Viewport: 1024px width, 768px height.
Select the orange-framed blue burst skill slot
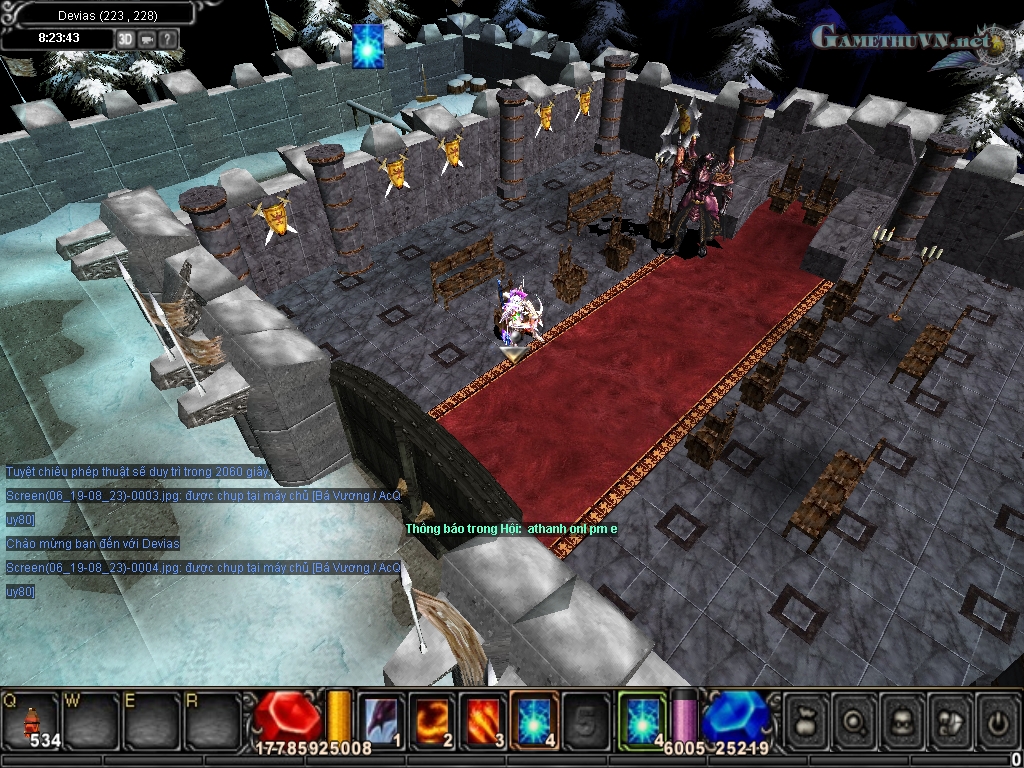tap(534, 719)
